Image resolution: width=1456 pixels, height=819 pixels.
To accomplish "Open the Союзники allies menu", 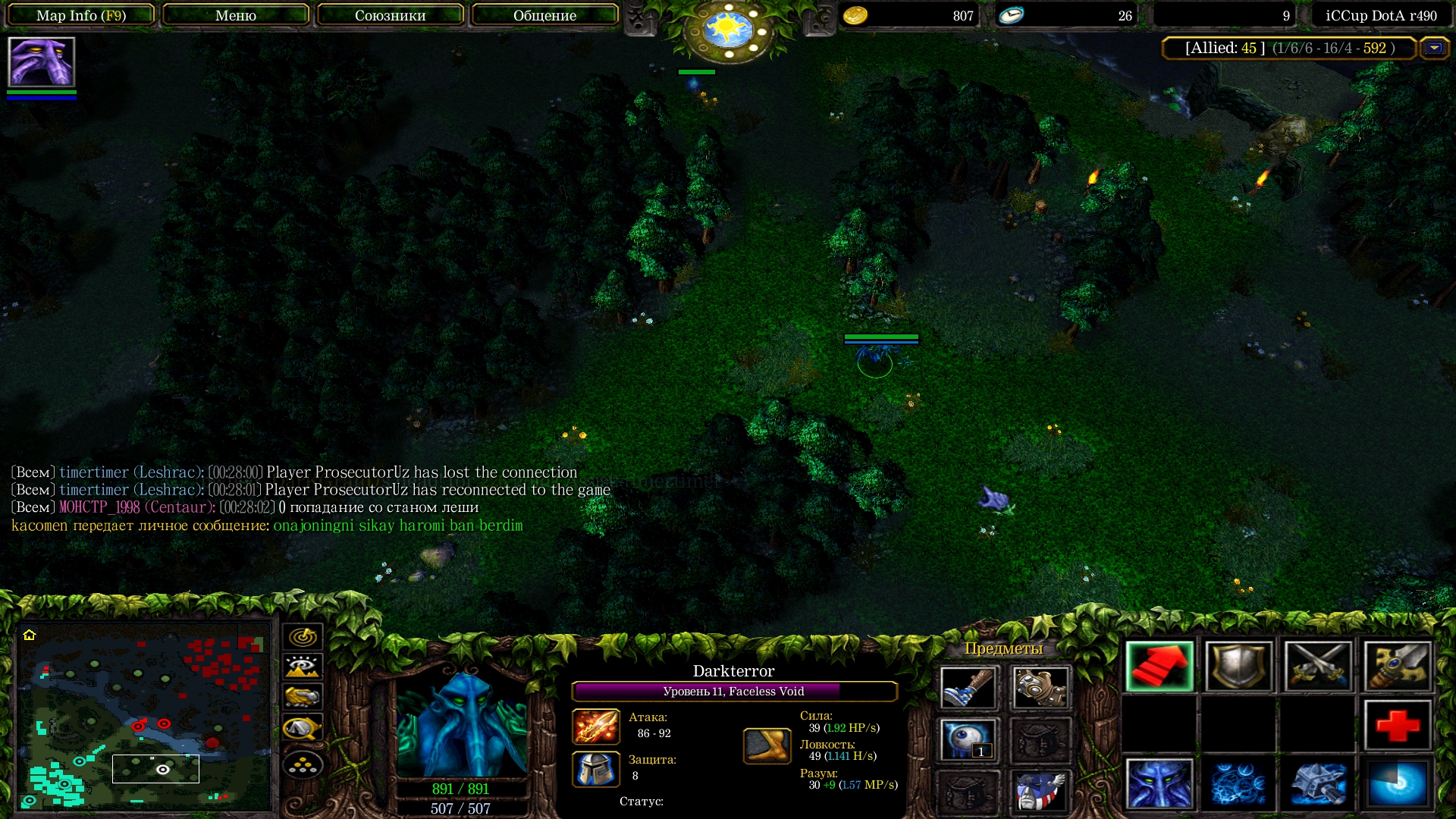I will (x=390, y=15).
